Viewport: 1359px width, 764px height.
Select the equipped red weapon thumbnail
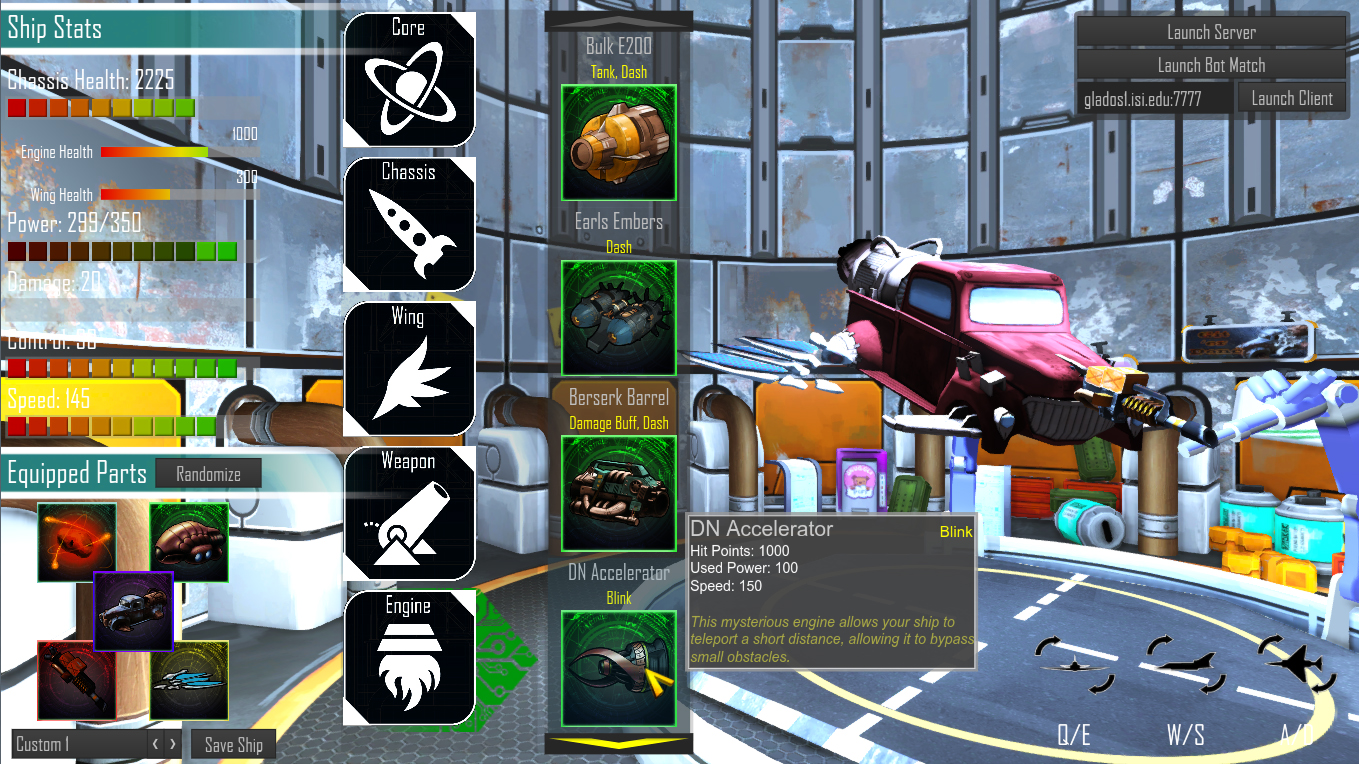pos(77,679)
